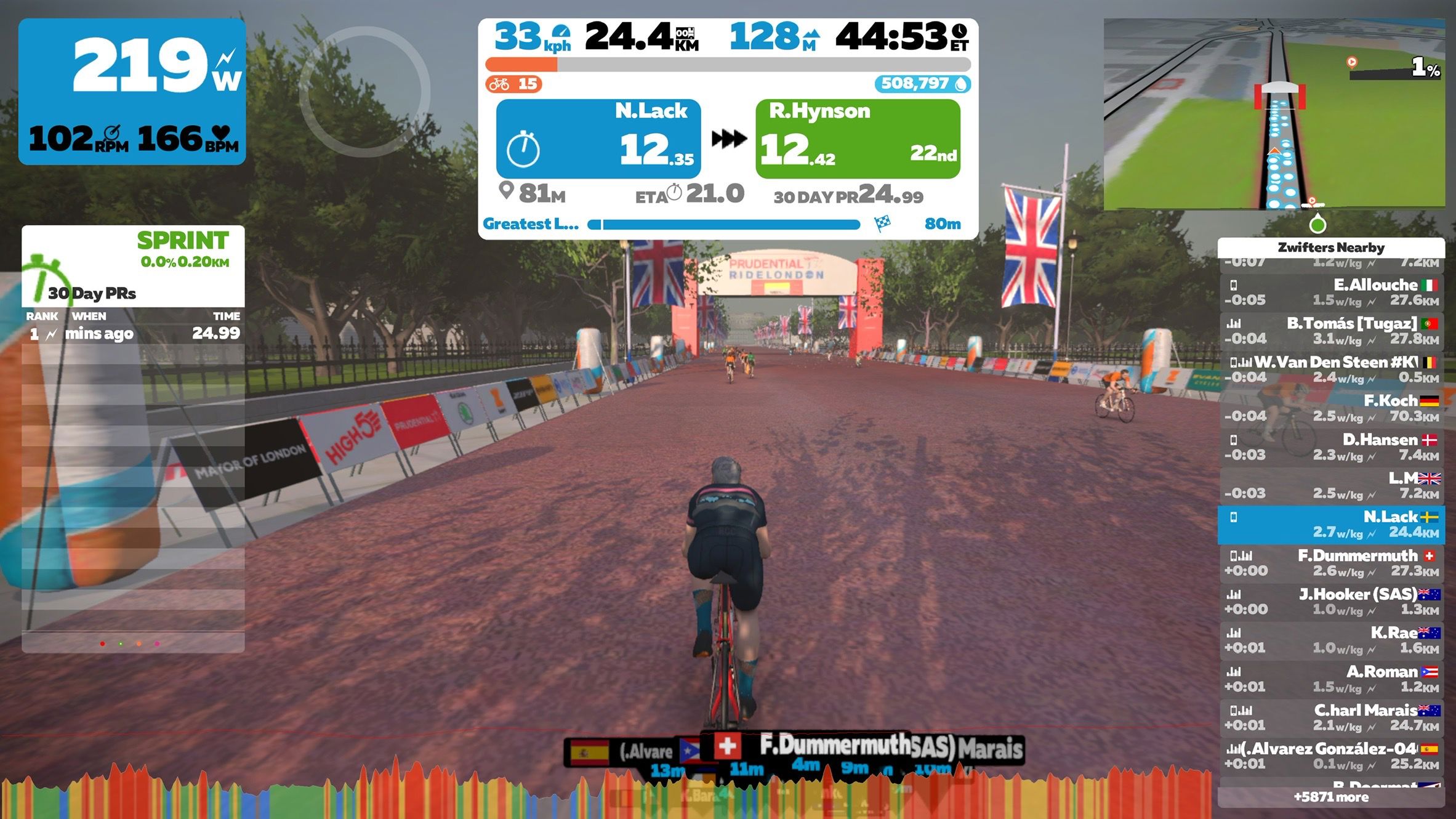This screenshot has height=819, width=1456.
Task: Choose F.Dummermuth in Zwifters Nearby
Action: (x=1331, y=563)
